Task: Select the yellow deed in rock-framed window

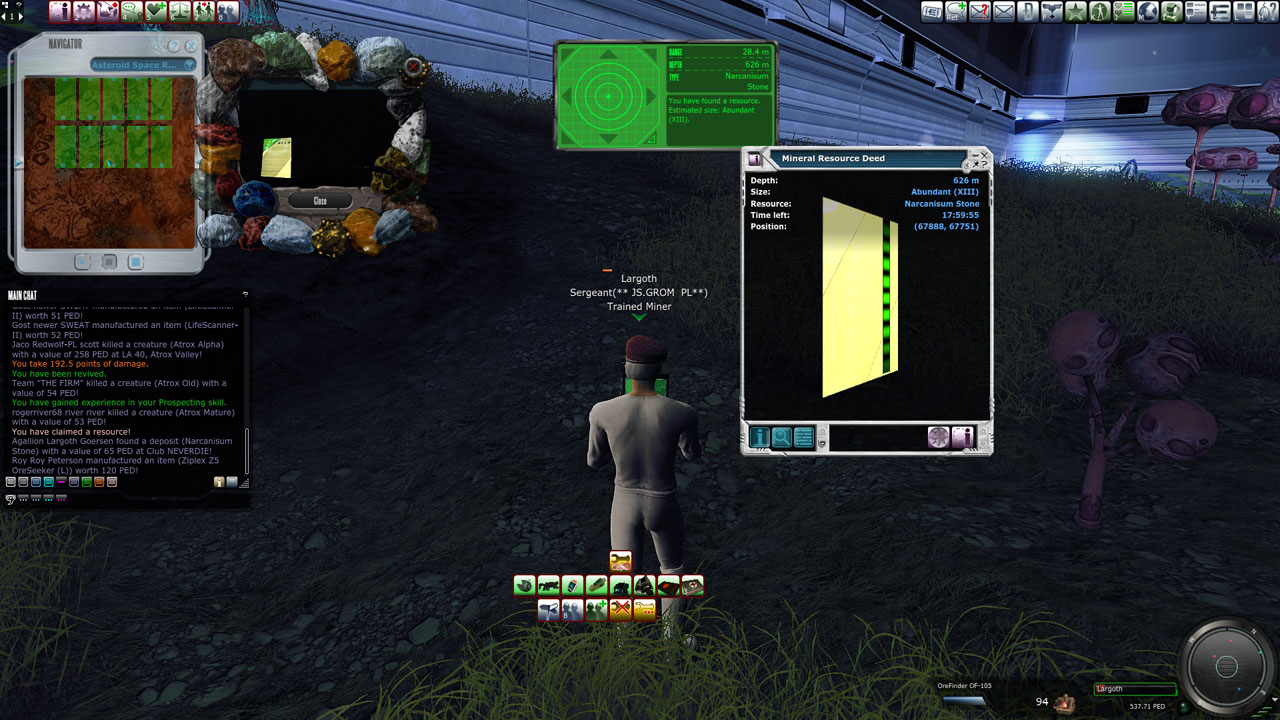Action: (x=276, y=157)
